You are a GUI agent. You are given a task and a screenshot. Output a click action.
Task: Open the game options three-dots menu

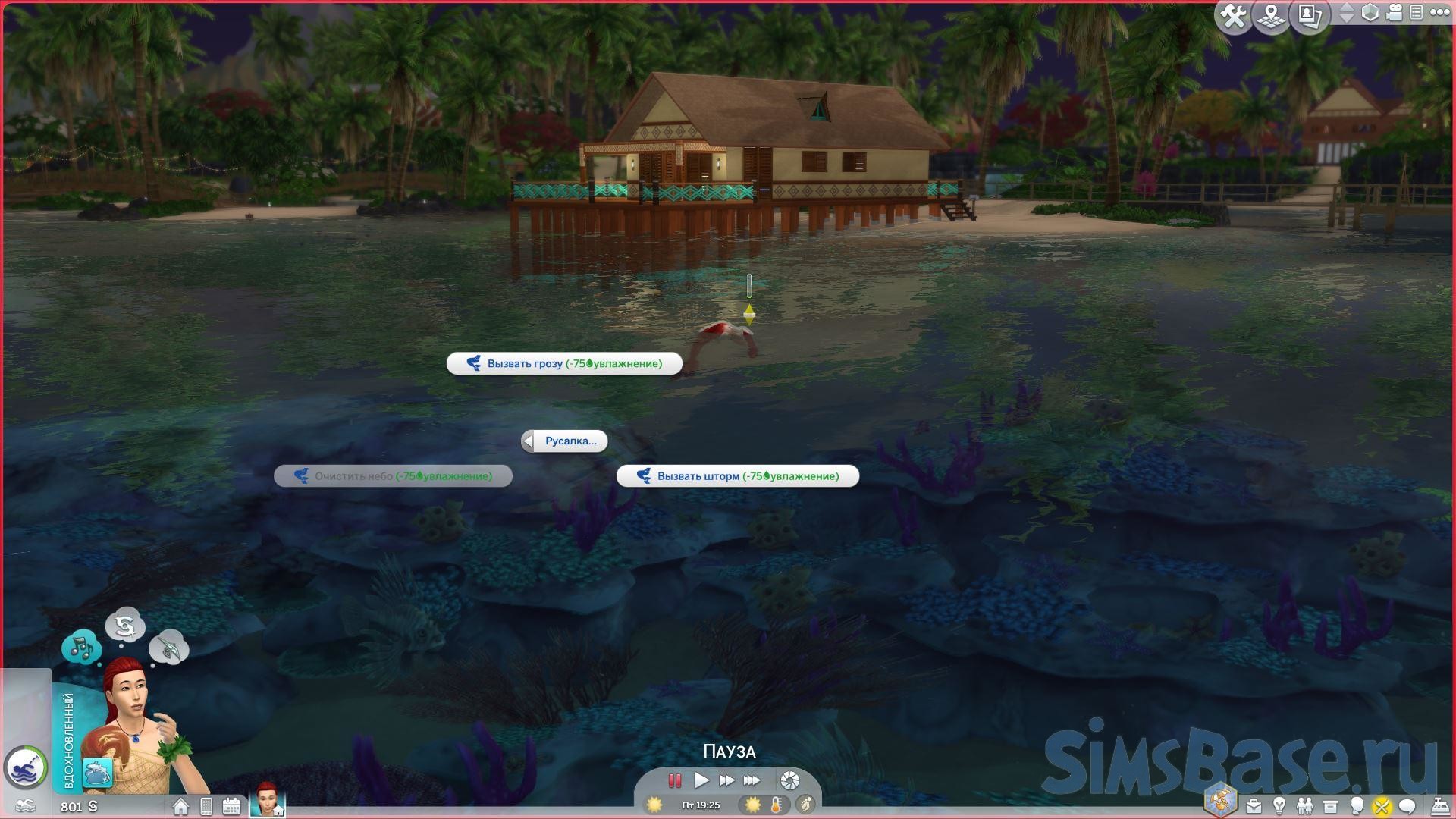(1439, 13)
